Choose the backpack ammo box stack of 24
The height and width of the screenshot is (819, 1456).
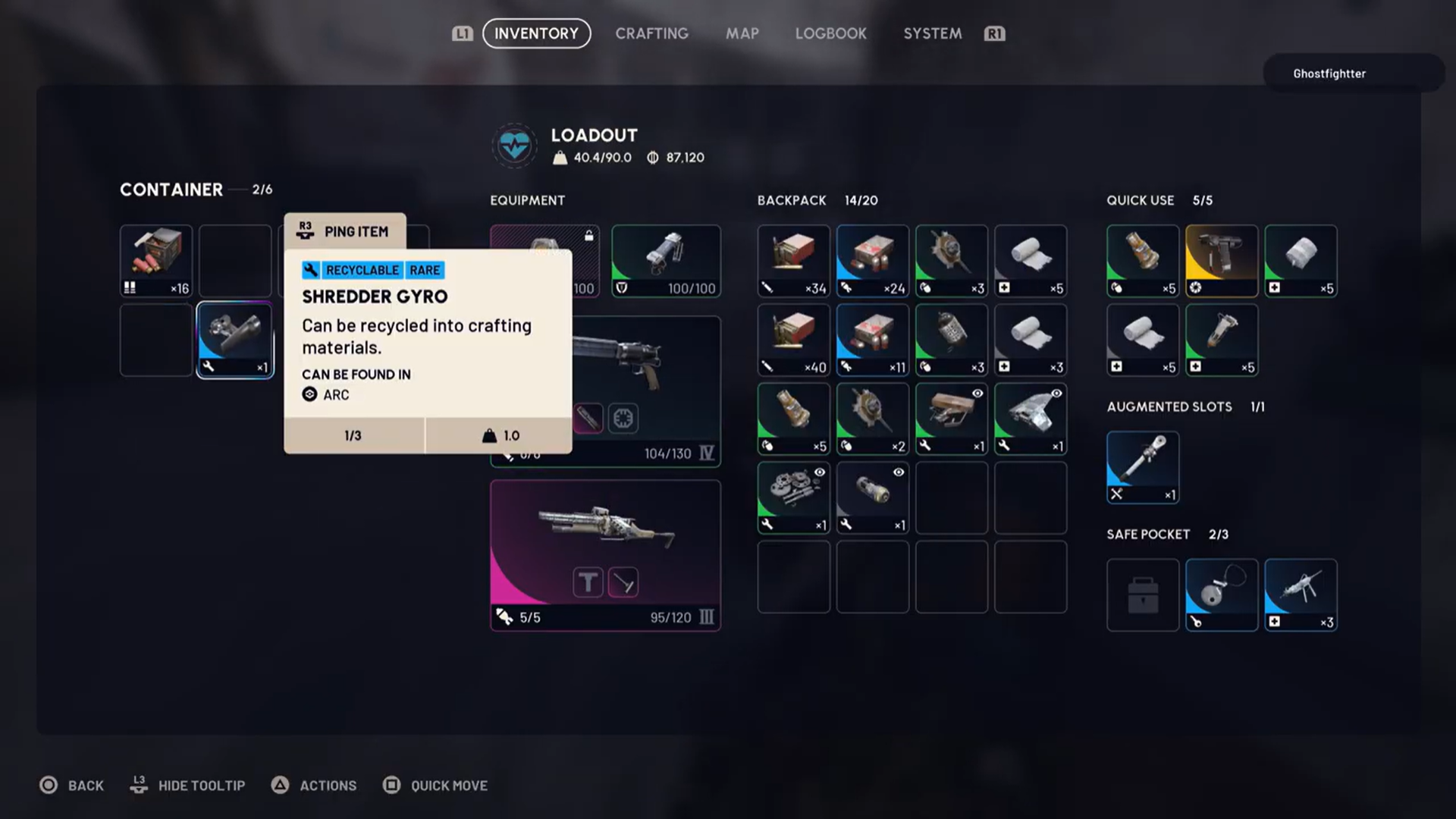(872, 260)
